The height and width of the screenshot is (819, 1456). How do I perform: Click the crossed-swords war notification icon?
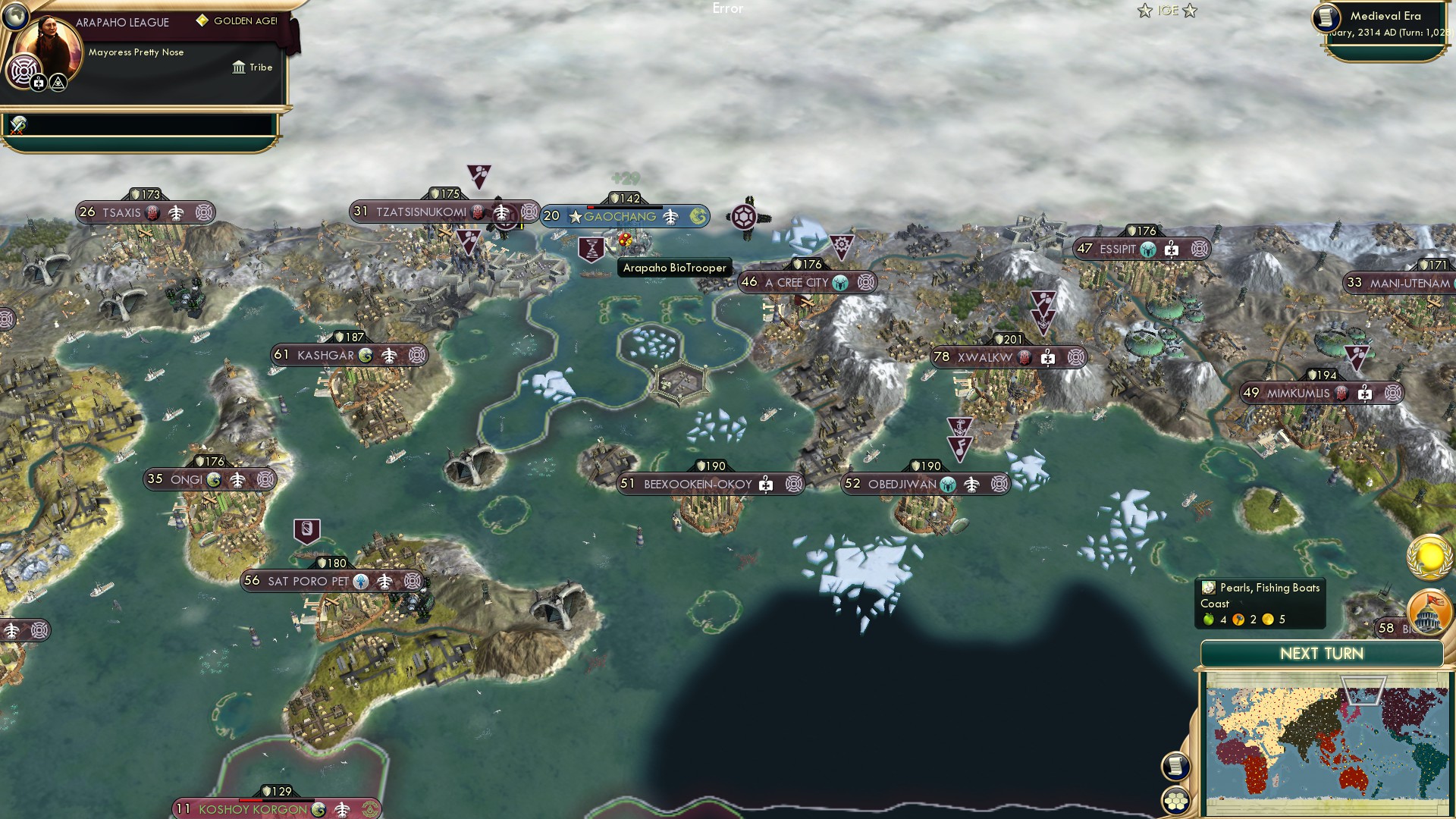pyautogui.click(x=17, y=127)
